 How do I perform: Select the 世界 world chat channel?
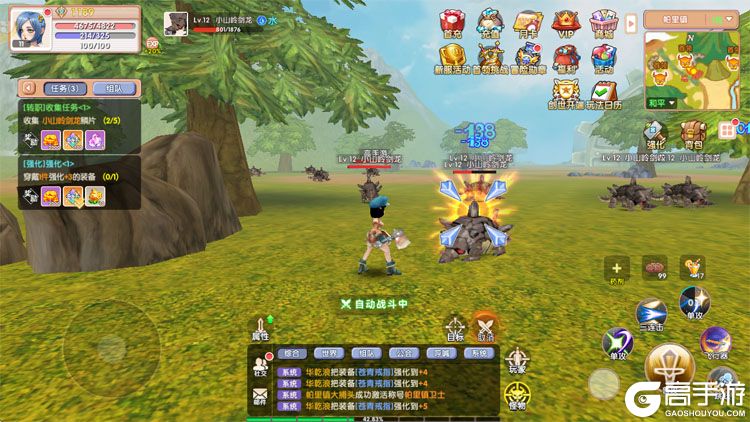point(328,352)
